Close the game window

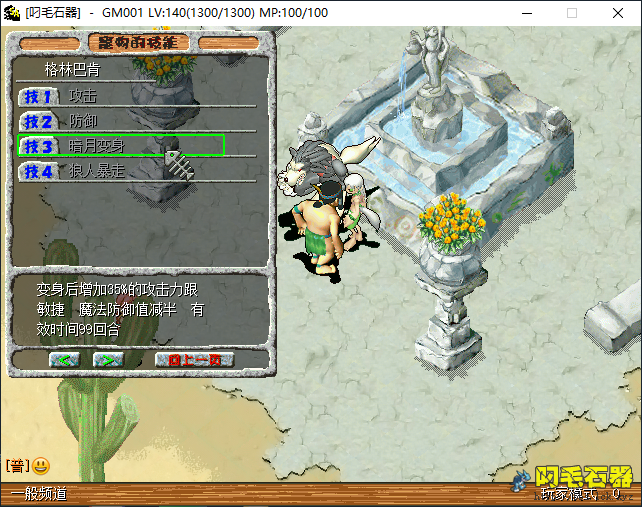coord(617,13)
